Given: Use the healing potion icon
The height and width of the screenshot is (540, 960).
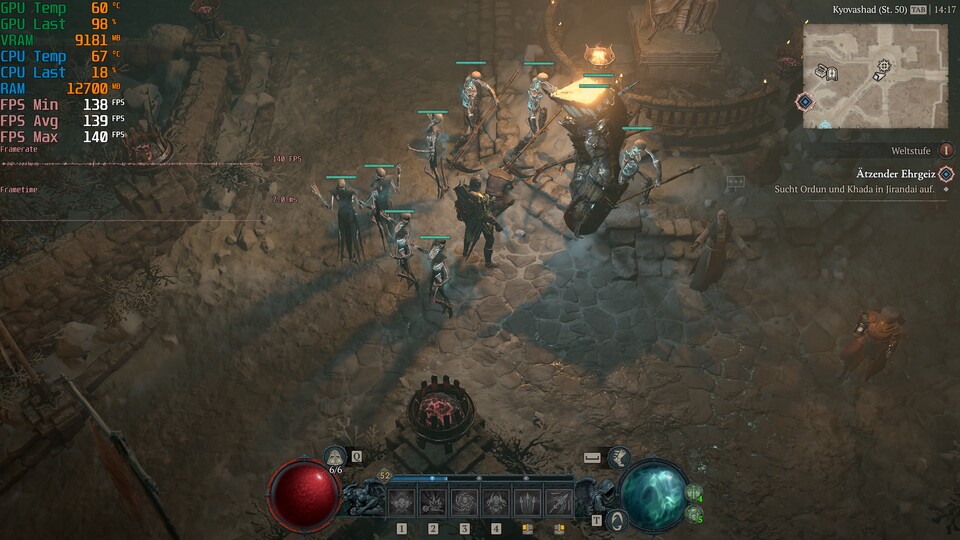Looking at the screenshot, I should (x=336, y=457).
